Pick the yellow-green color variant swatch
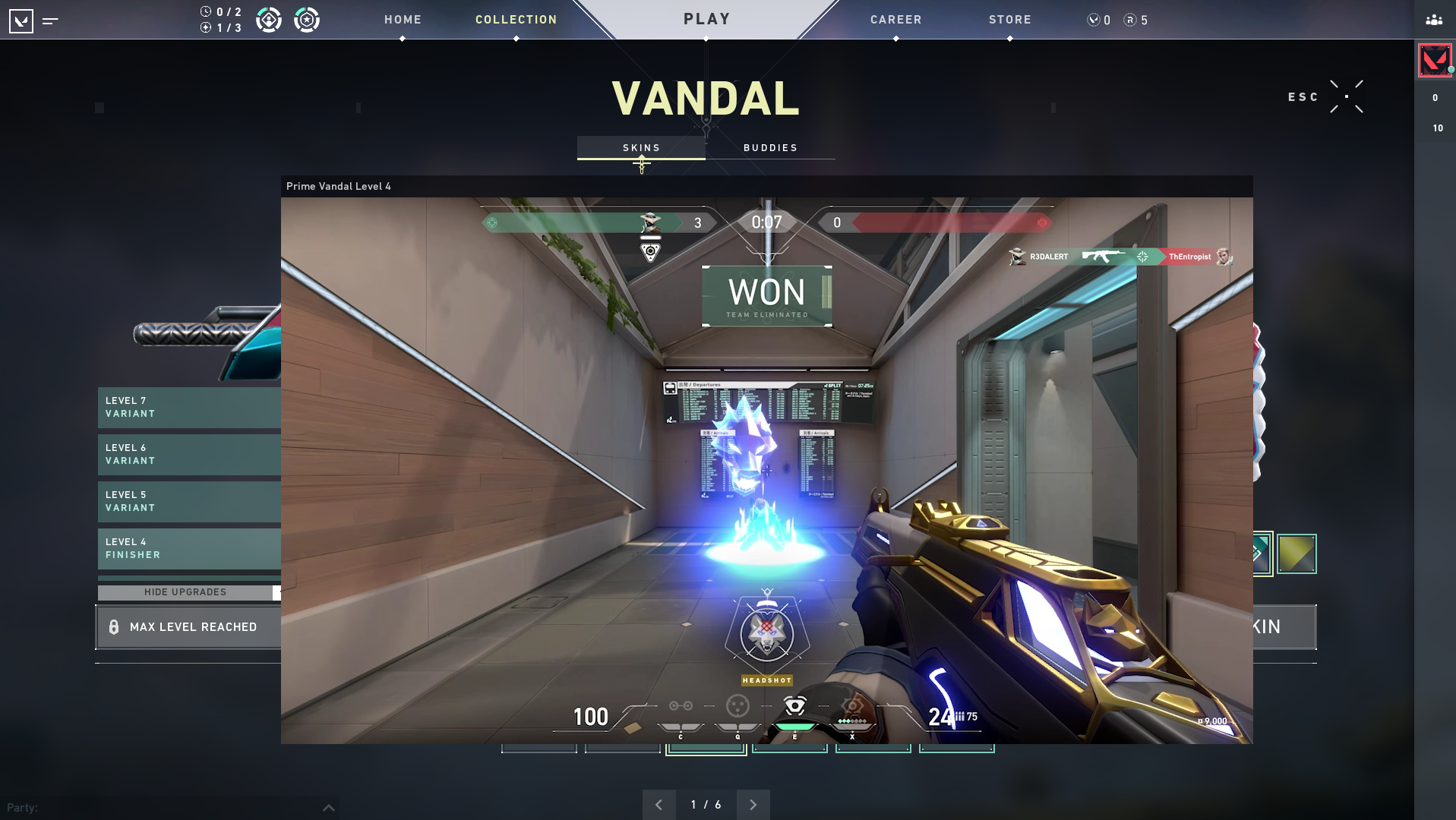Image resolution: width=1456 pixels, height=820 pixels. pos(1297,553)
